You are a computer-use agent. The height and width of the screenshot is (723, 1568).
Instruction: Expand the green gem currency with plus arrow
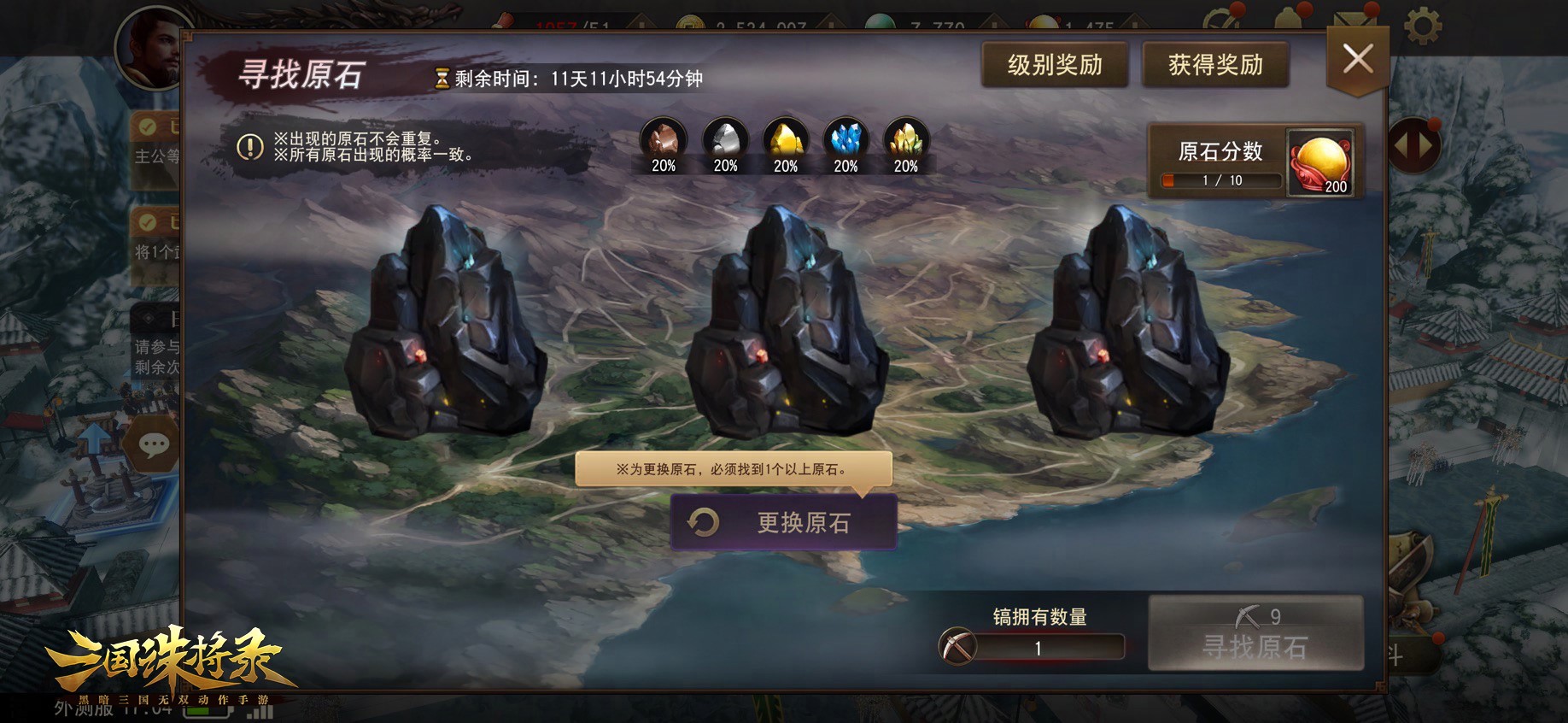992,21
